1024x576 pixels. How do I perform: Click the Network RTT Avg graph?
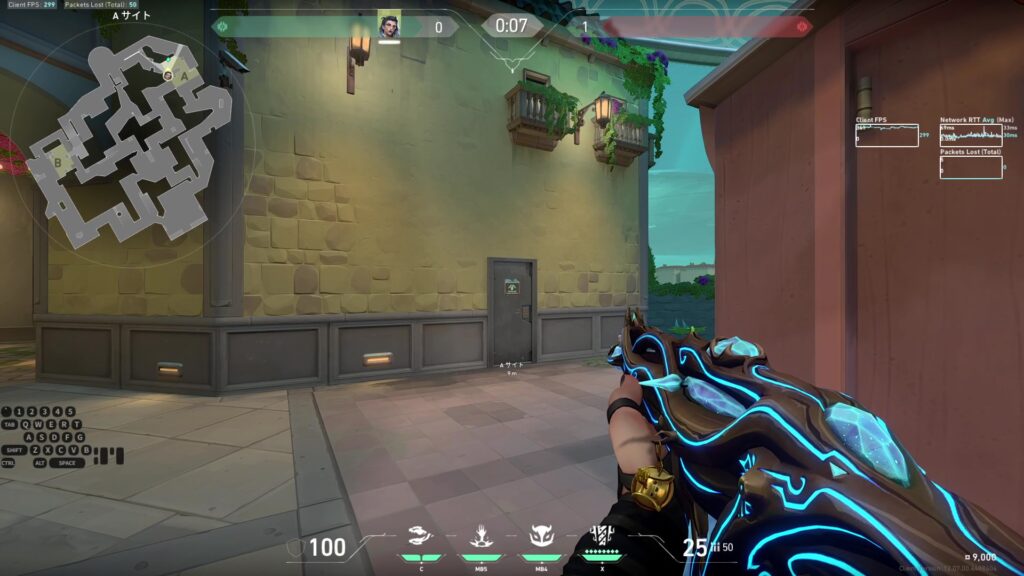970,135
